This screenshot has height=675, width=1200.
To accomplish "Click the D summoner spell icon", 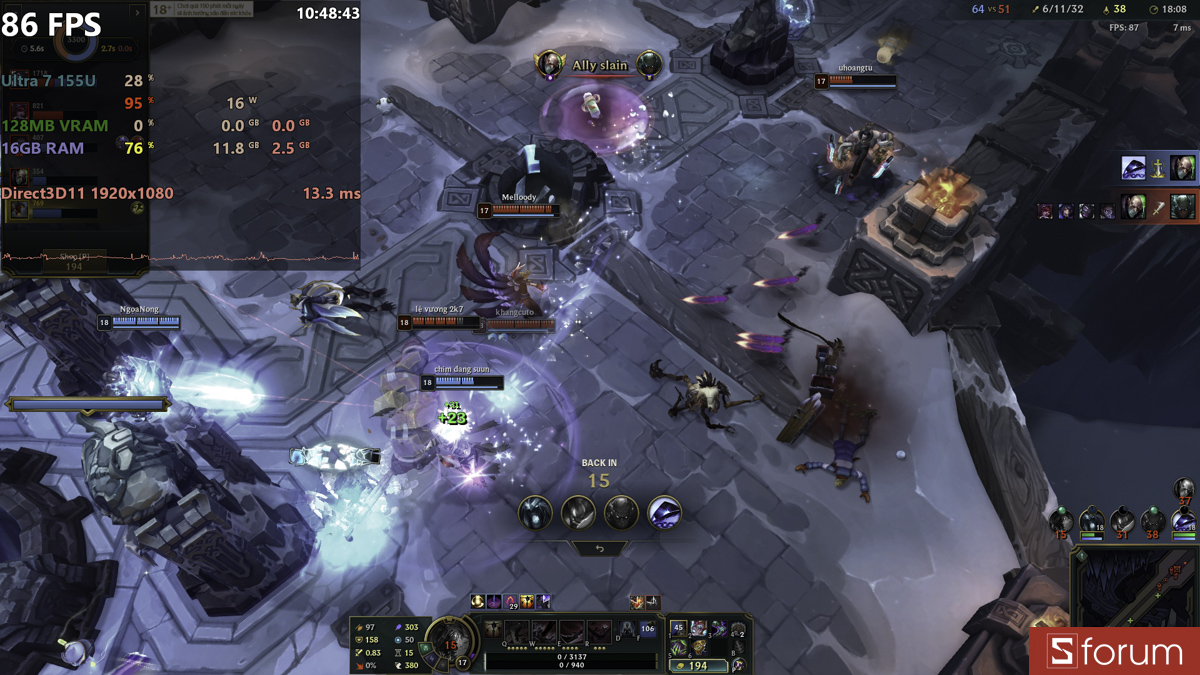I will pos(626,629).
